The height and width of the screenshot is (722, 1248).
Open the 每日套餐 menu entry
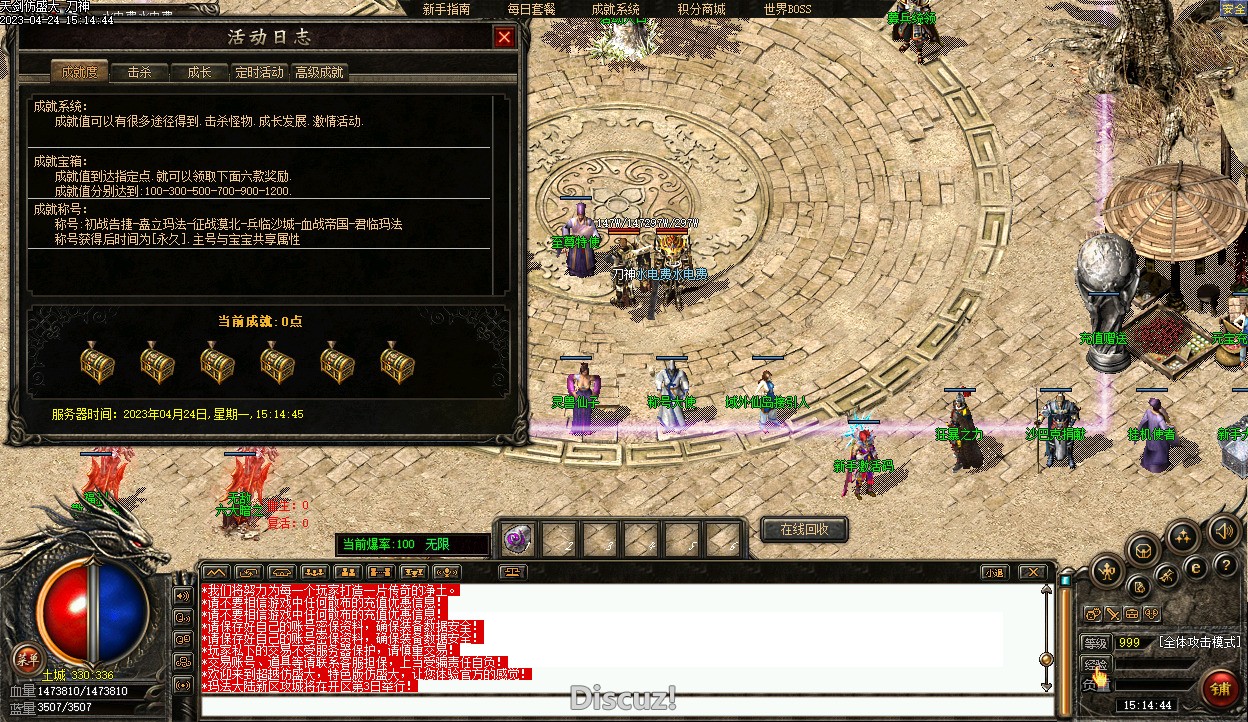tap(531, 9)
